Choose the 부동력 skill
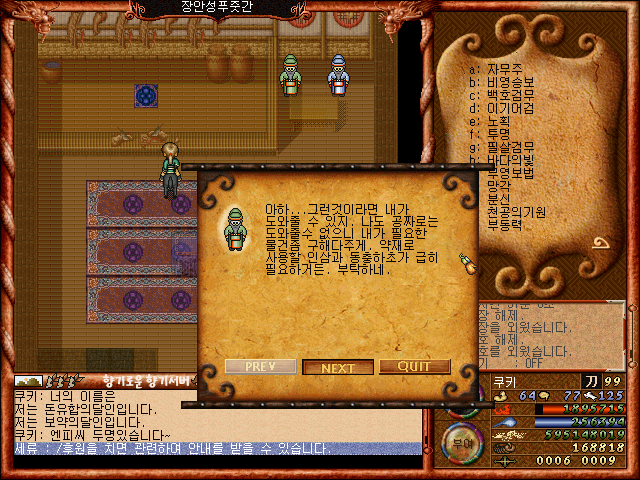The height and width of the screenshot is (480, 640). tap(506, 224)
